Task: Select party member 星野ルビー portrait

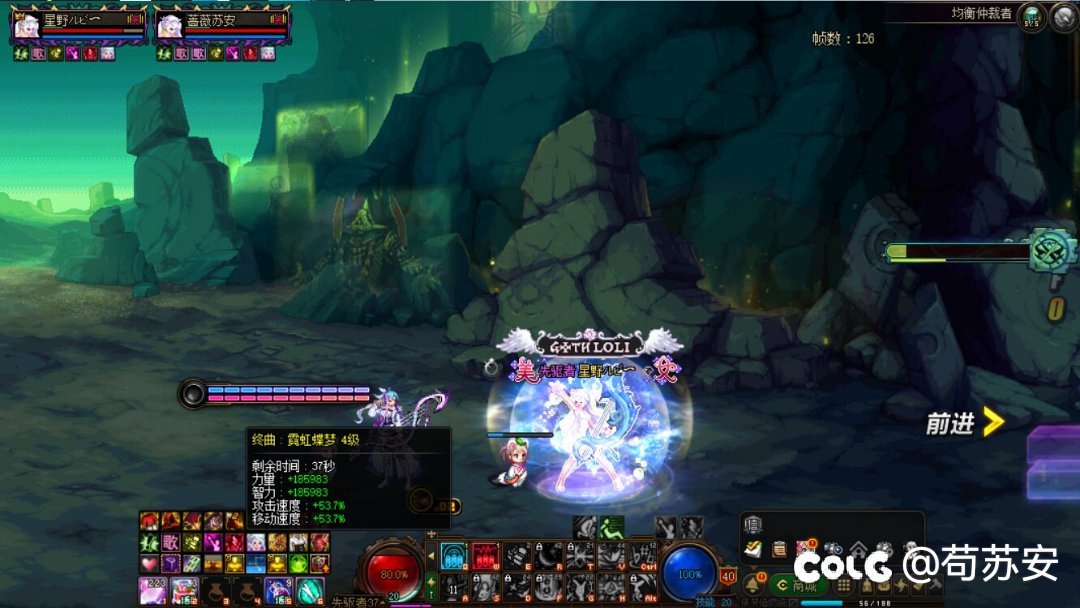Action: point(26,25)
